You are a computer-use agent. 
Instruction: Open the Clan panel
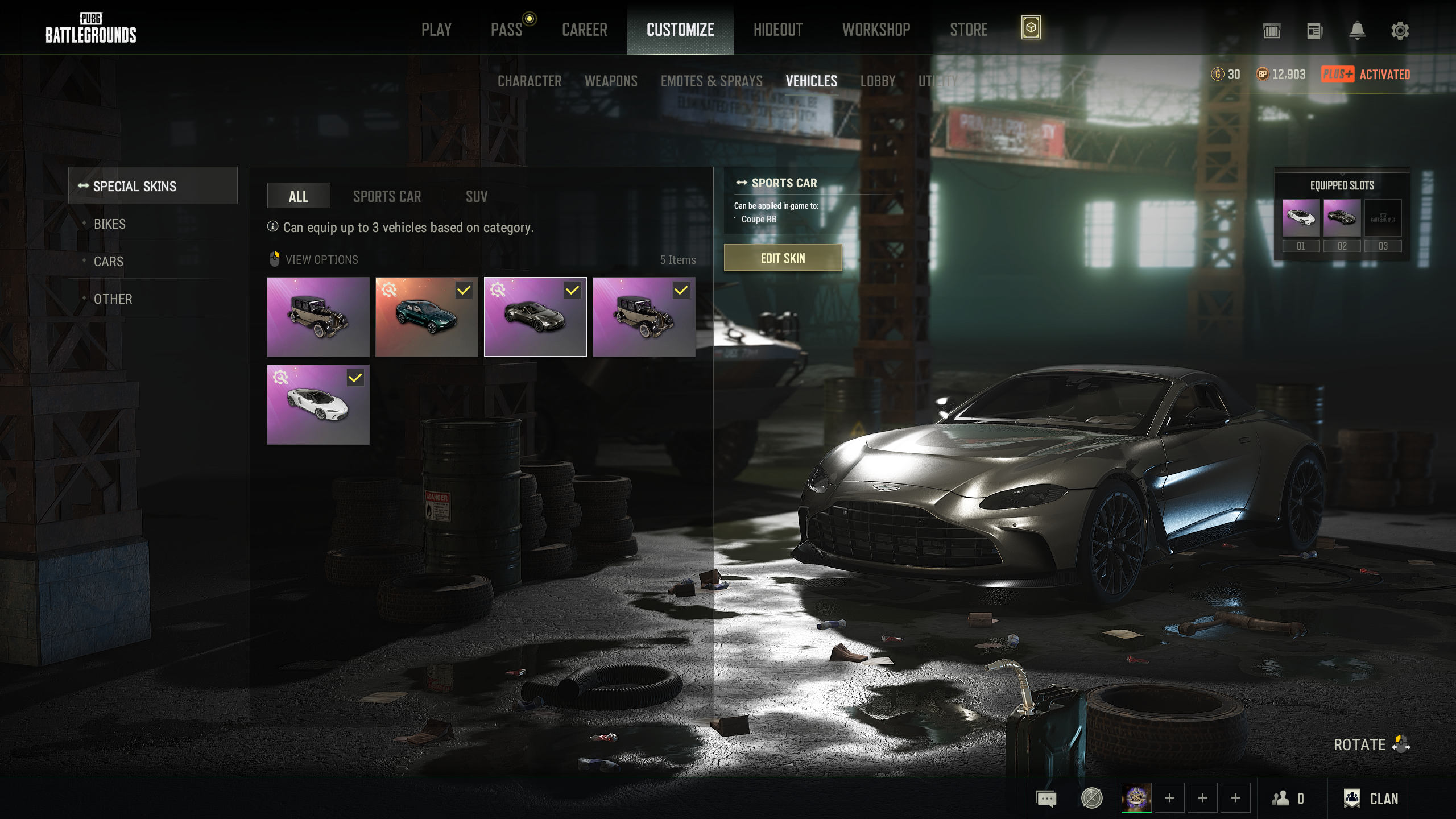tap(1371, 799)
